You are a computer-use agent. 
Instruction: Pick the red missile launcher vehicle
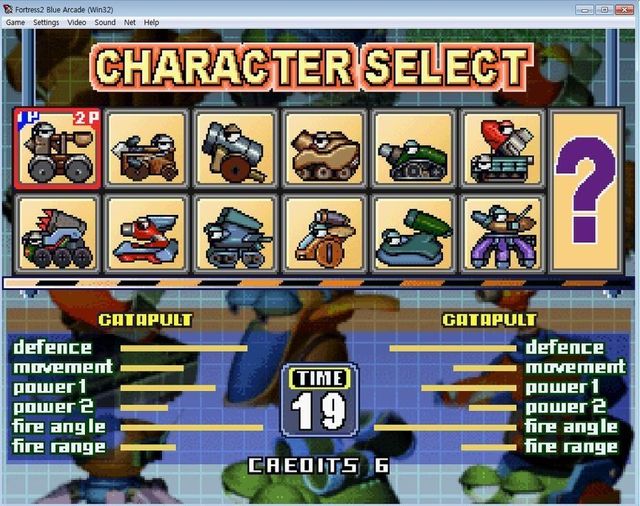(x=502, y=148)
